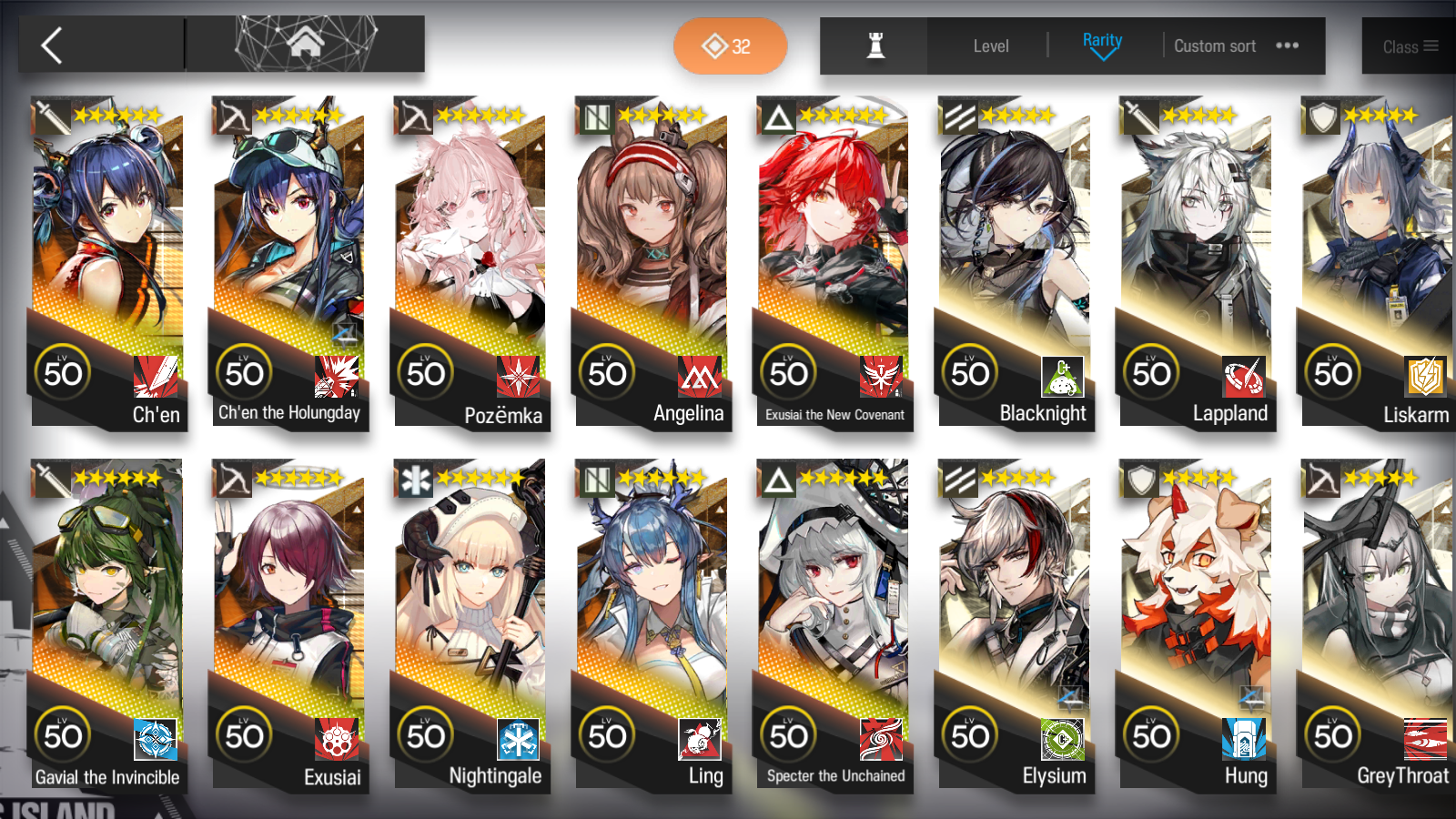Expand the ellipsis options menu
Image resolution: width=1456 pixels, height=819 pixels.
click(x=1287, y=44)
